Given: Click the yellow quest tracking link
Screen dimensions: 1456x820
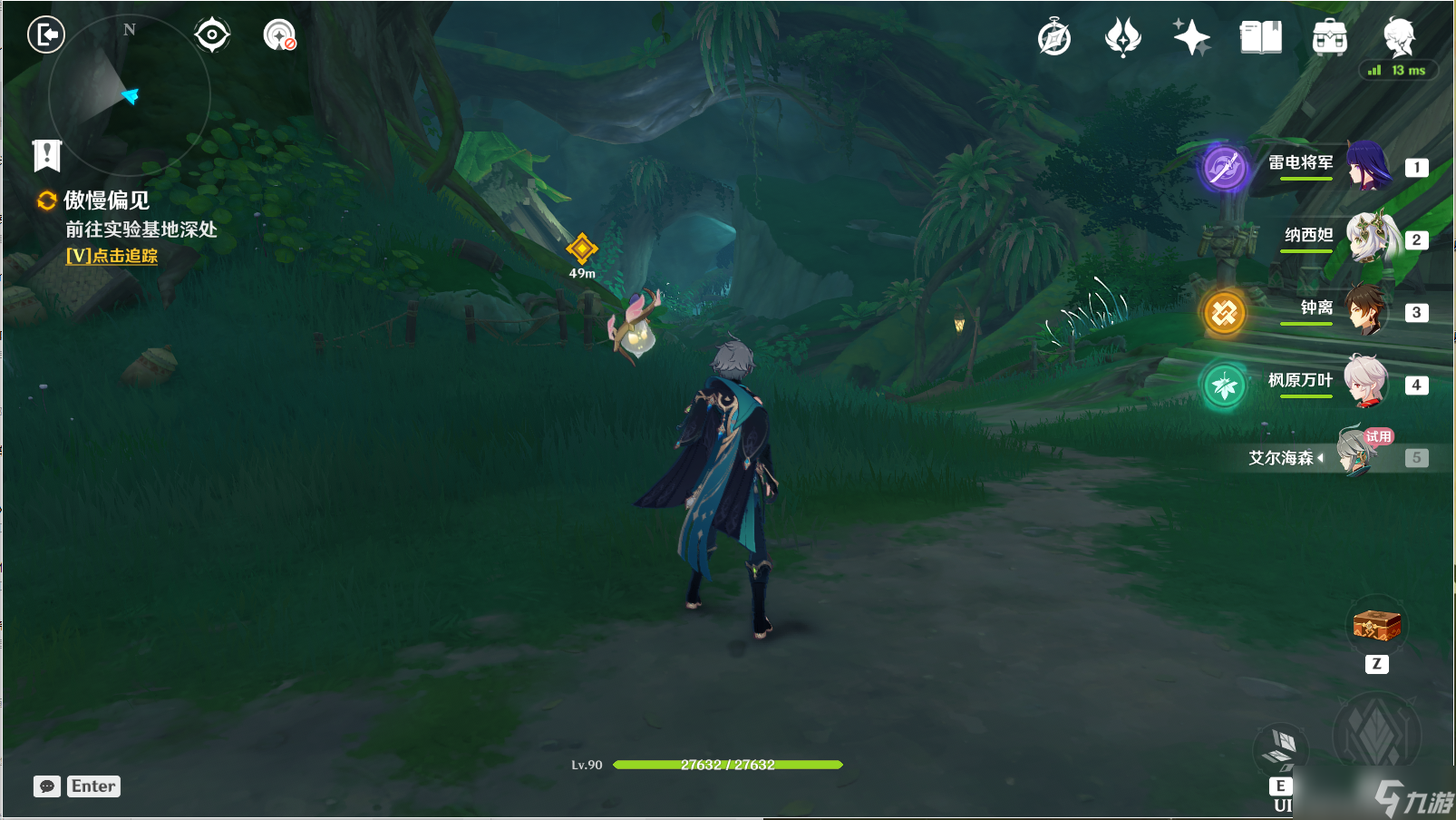Looking at the screenshot, I should [x=112, y=256].
